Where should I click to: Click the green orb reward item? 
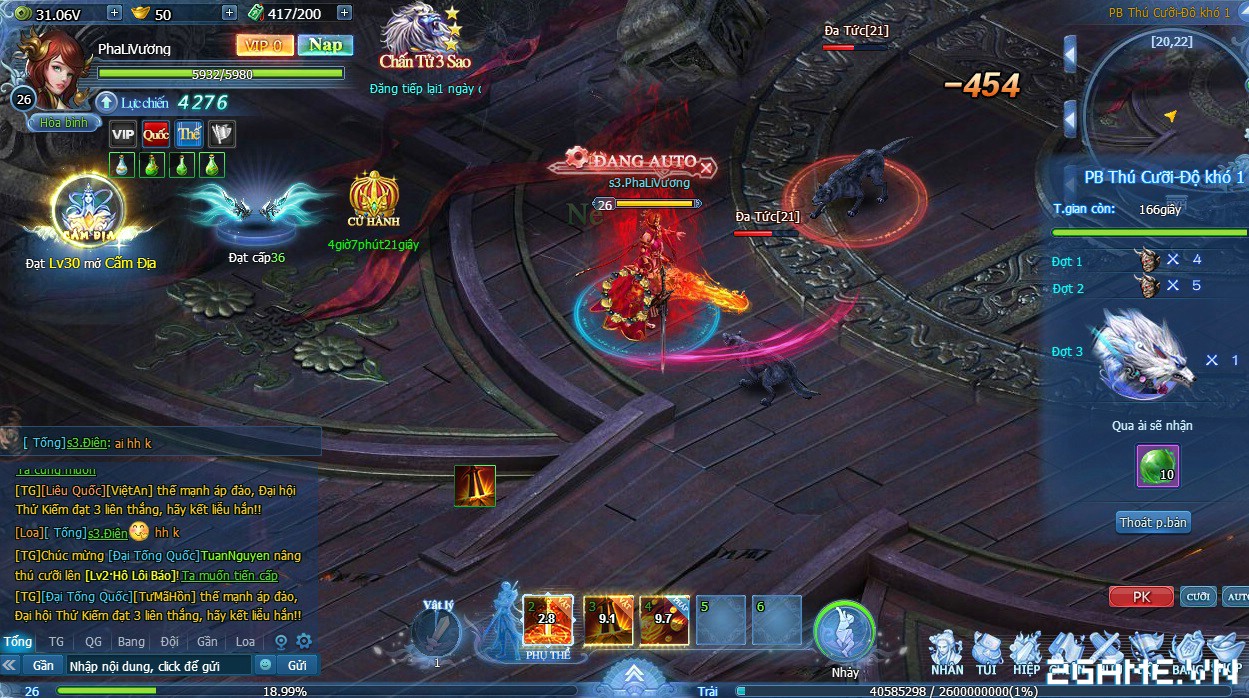click(1158, 465)
